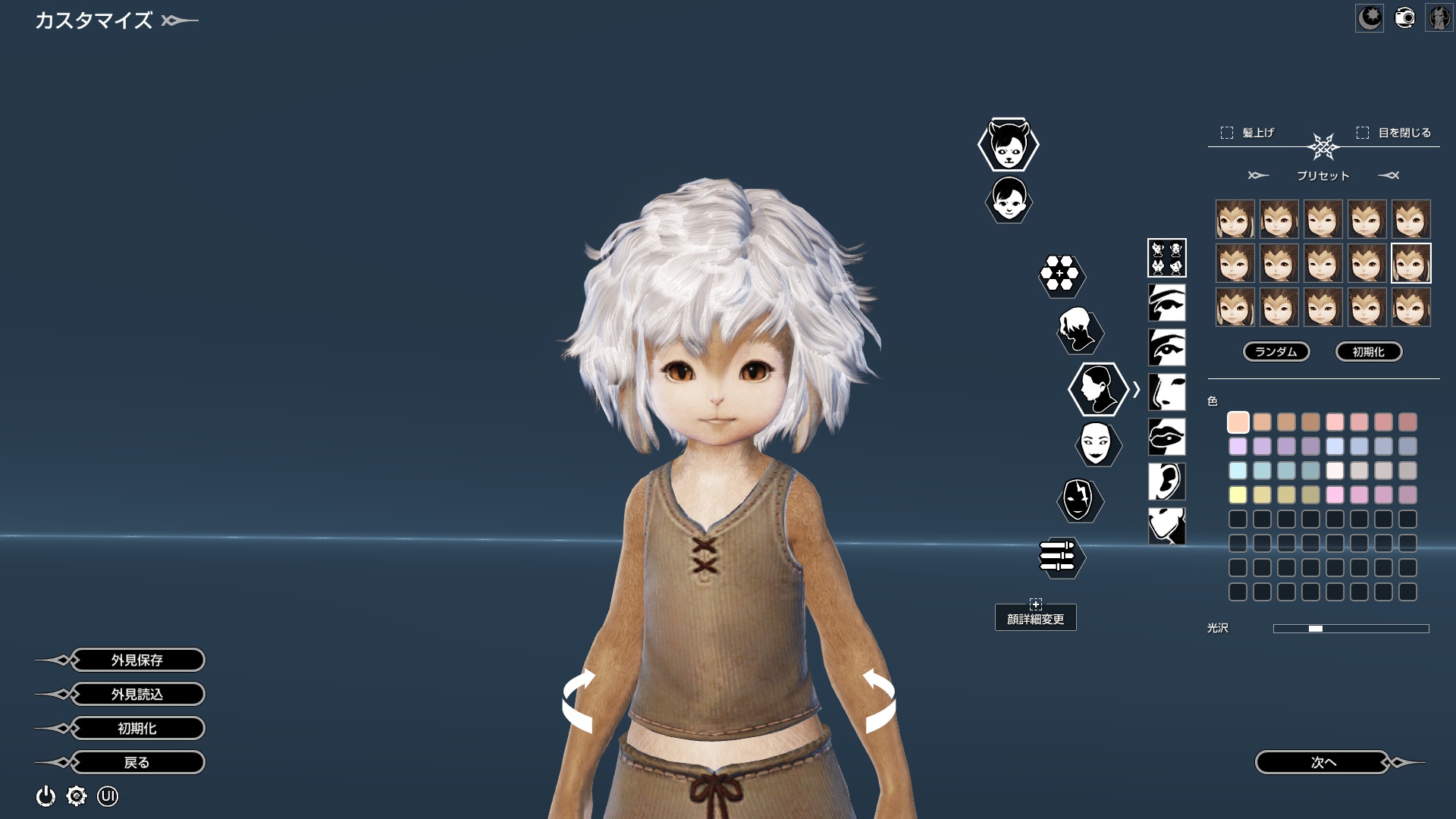
Task: Open the 顔詳細変更 face detail button
Action: click(x=1035, y=617)
